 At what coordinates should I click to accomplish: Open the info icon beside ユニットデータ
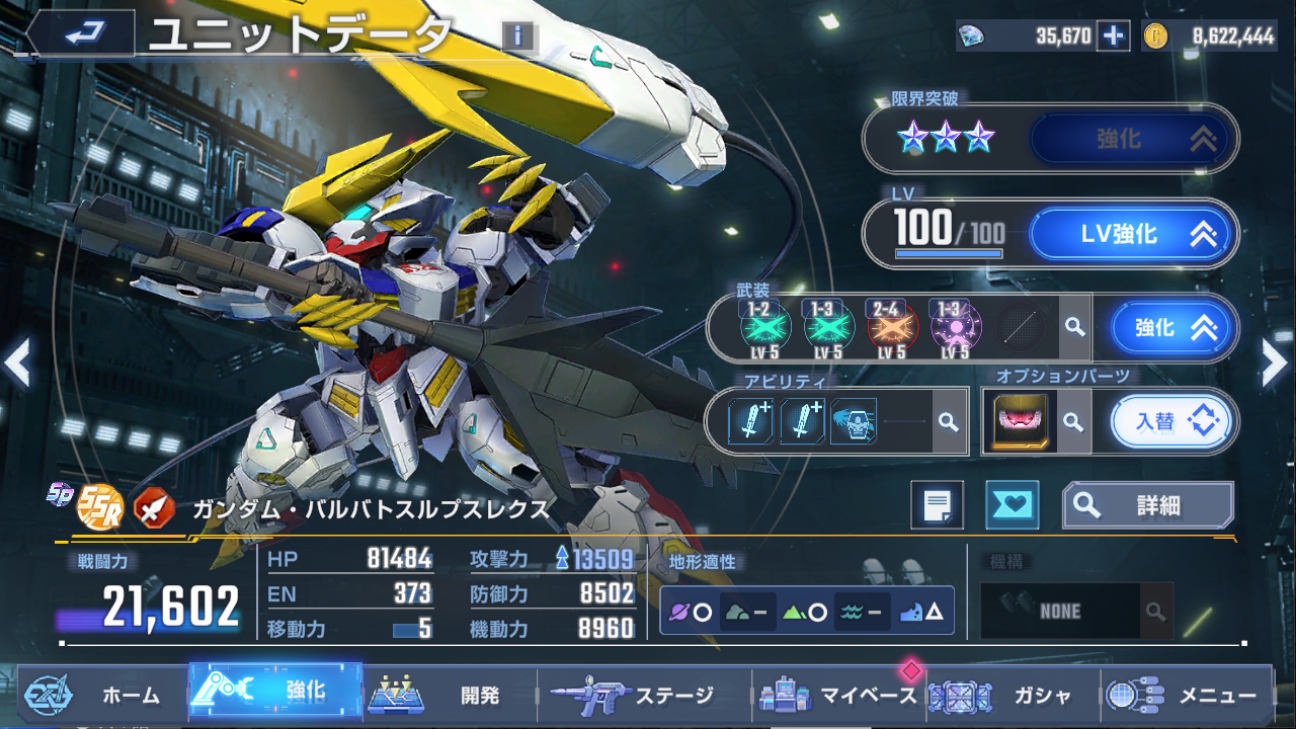pos(518,37)
